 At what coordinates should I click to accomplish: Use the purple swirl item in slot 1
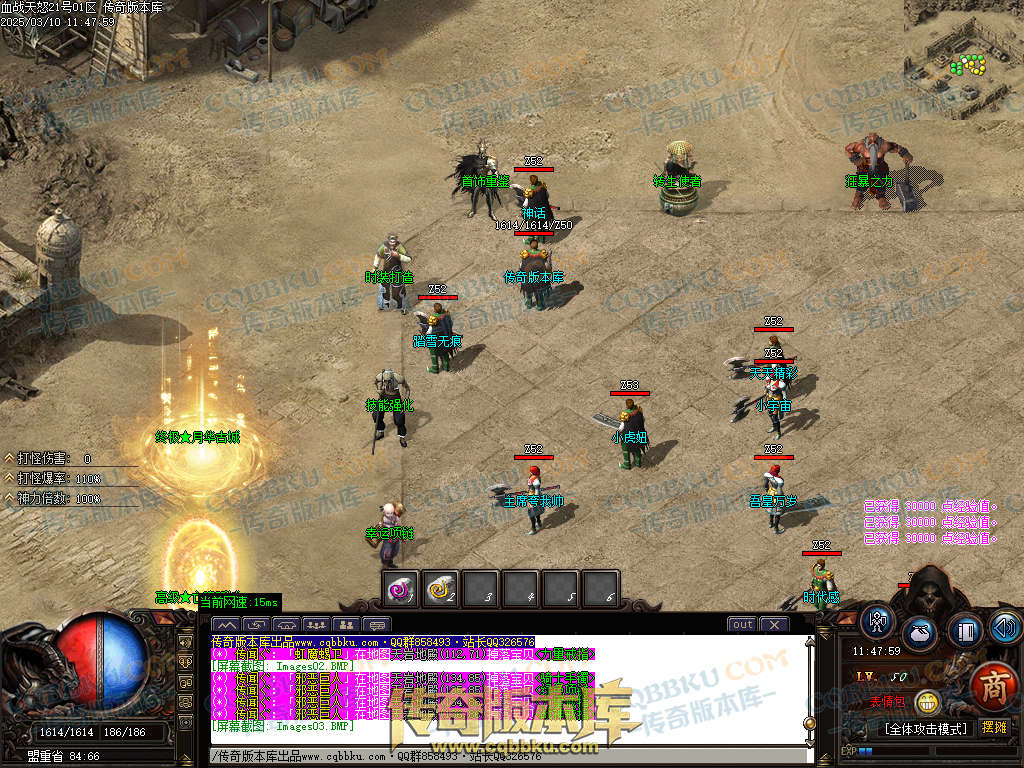pyautogui.click(x=401, y=590)
